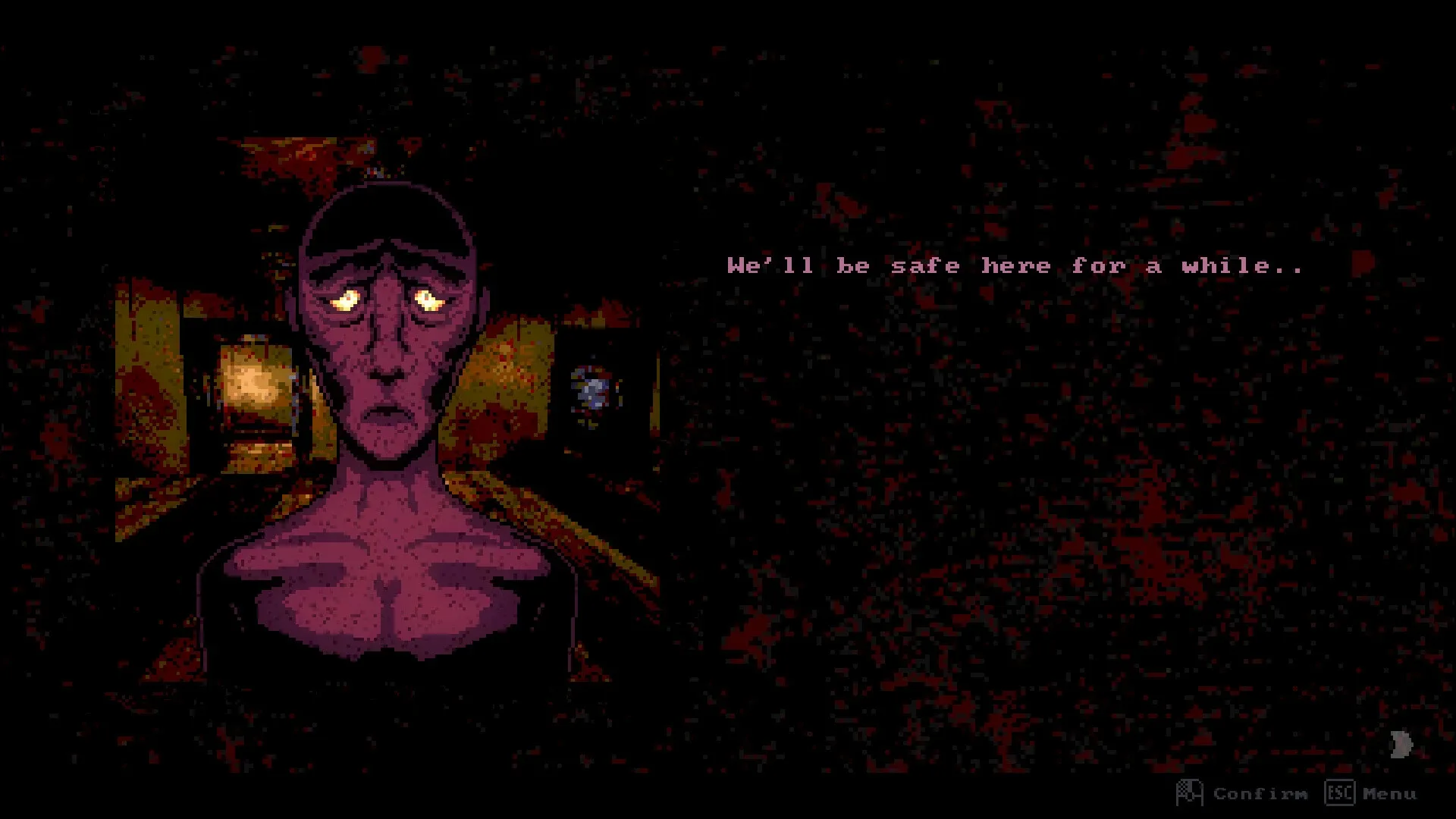
Task: Click the dialogue line to advance it
Action: click(x=1016, y=265)
